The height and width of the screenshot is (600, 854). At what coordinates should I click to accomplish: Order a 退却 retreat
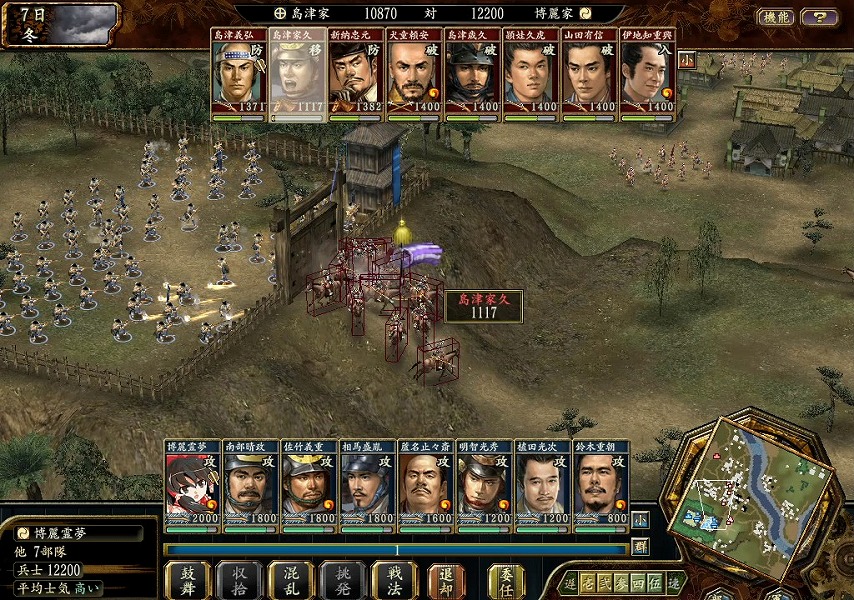[446, 580]
